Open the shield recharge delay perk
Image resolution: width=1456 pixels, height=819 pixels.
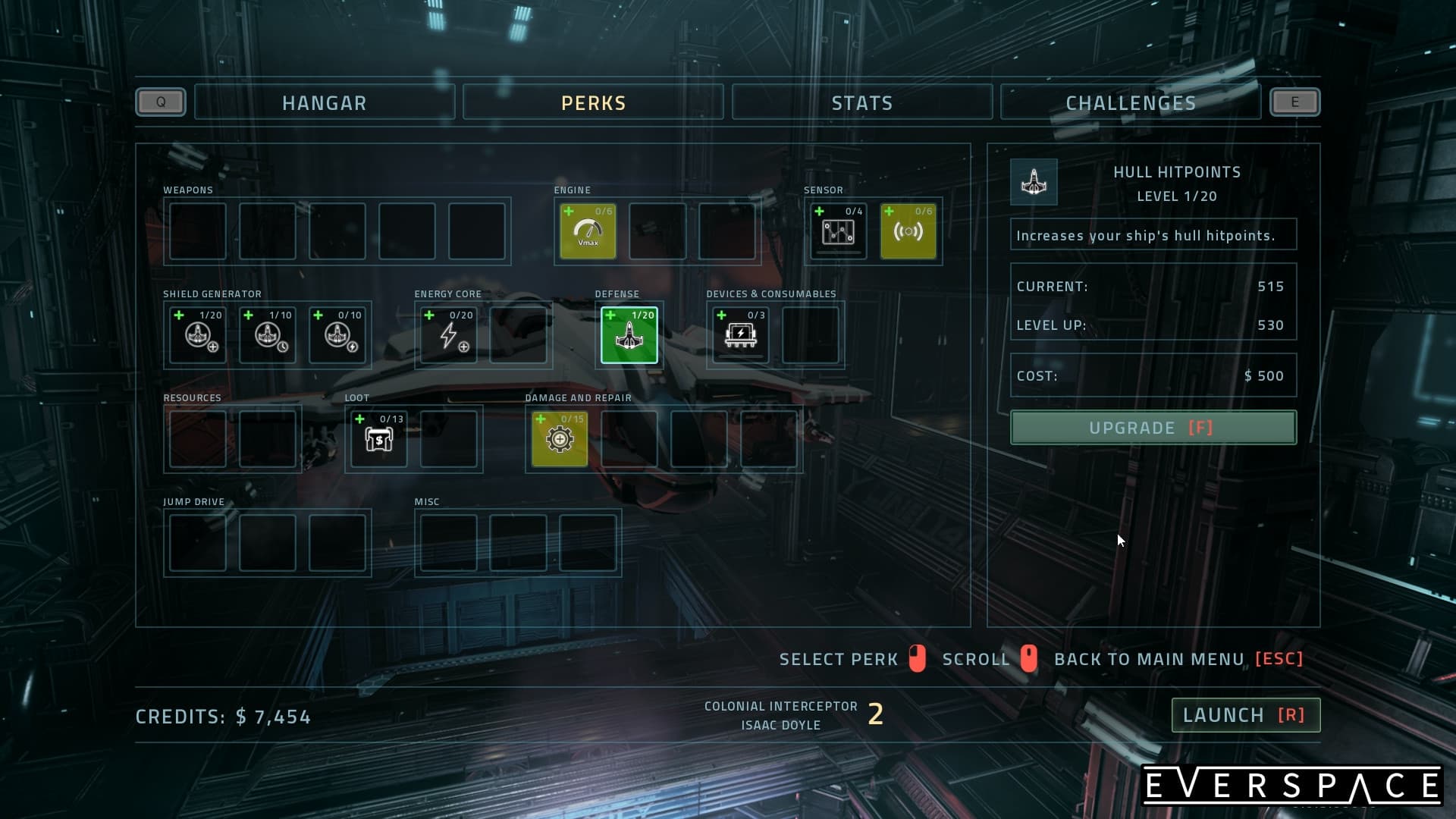pos(268,335)
